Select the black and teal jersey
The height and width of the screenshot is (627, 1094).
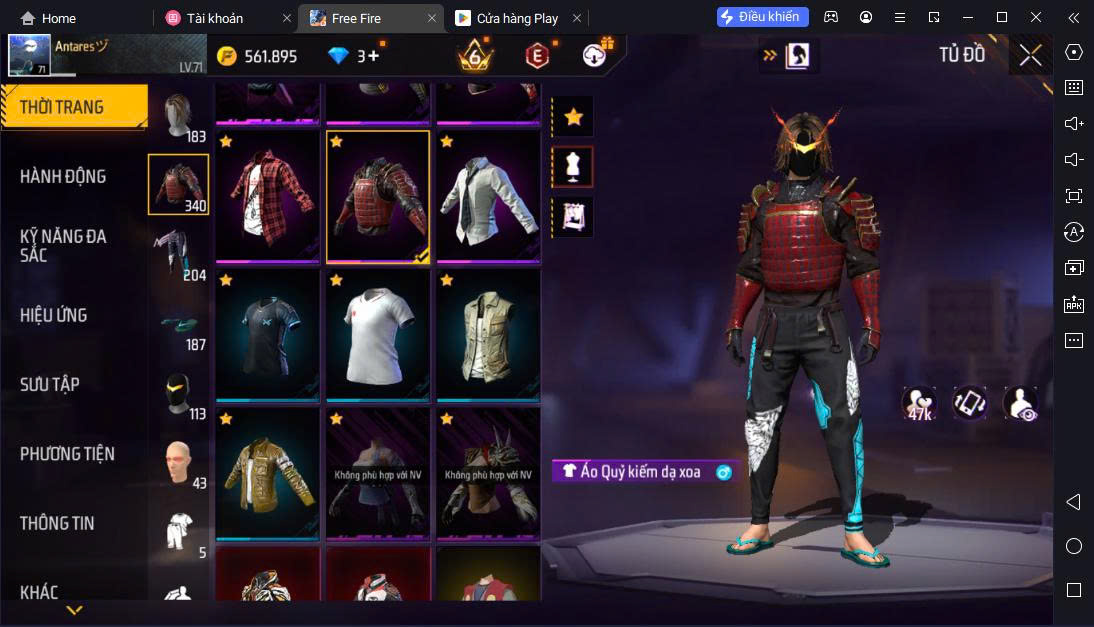[x=267, y=335]
